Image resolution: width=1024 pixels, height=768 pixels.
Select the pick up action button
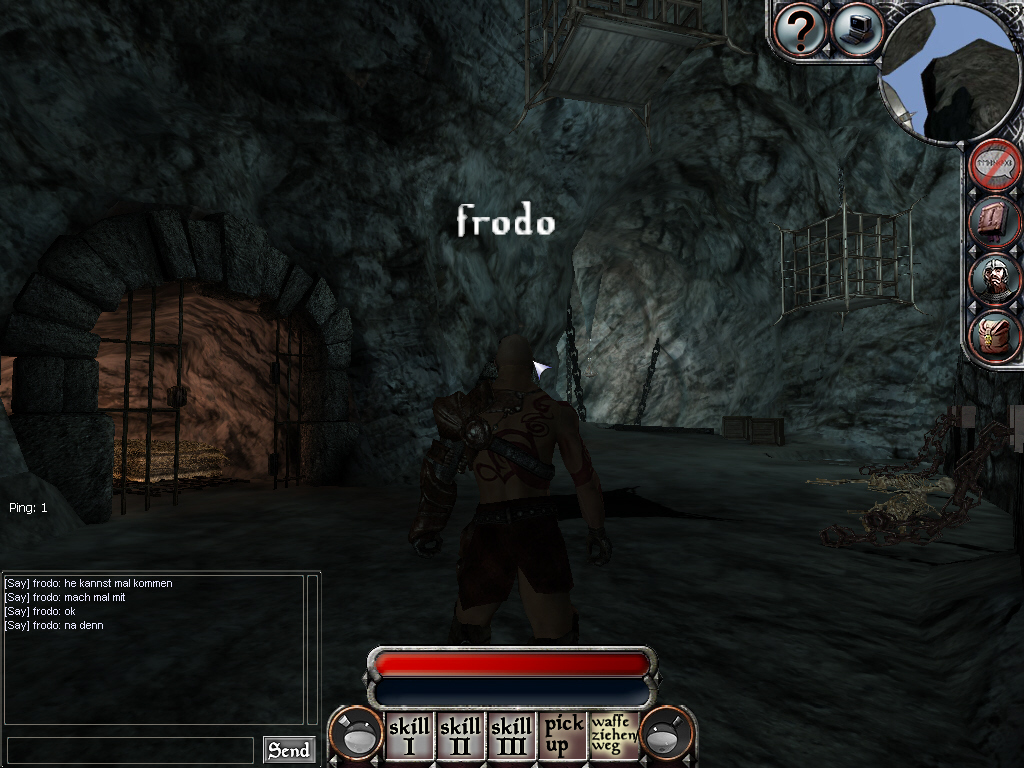[x=562, y=737]
